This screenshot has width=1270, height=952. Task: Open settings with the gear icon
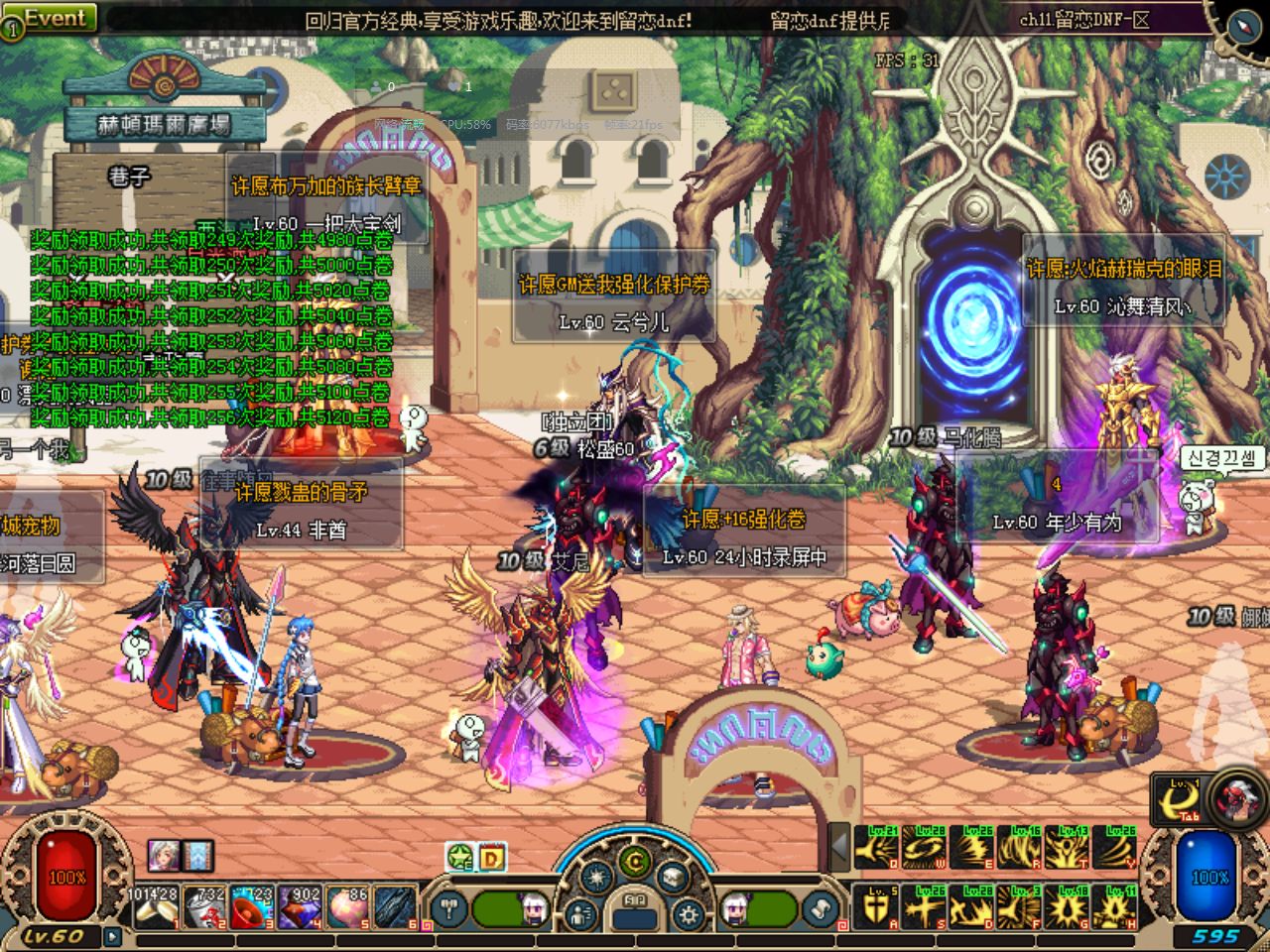(690, 913)
